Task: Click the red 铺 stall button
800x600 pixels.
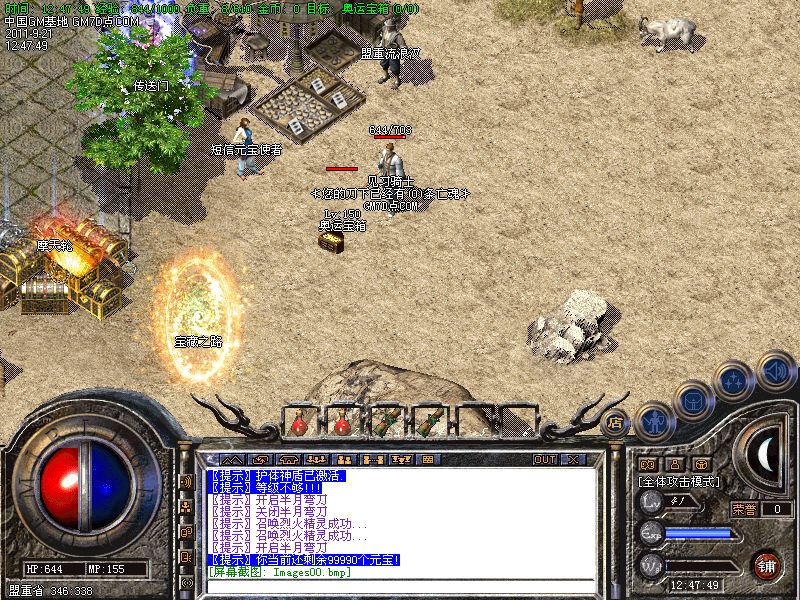Action: tap(766, 564)
